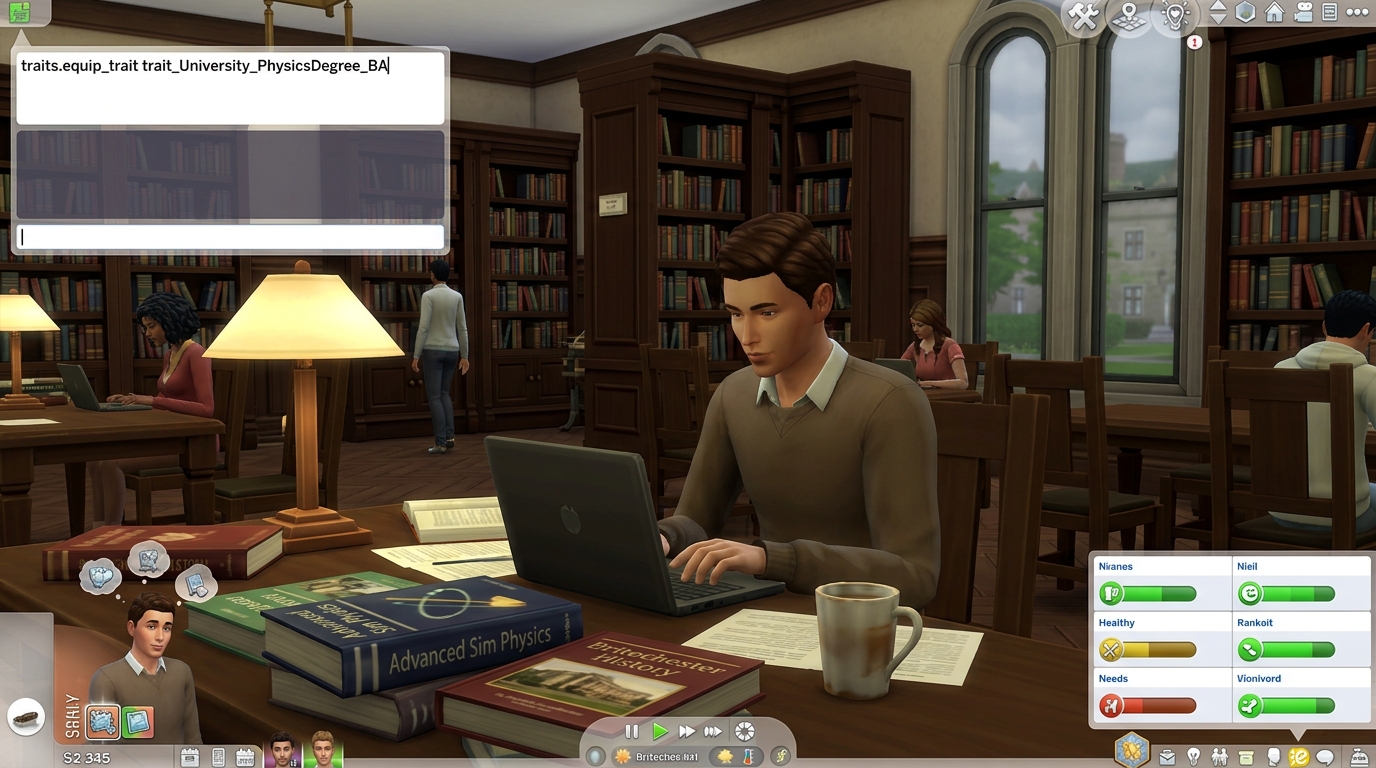Pause the game simulation
Image resolution: width=1376 pixels, height=768 pixels.
[633, 731]
